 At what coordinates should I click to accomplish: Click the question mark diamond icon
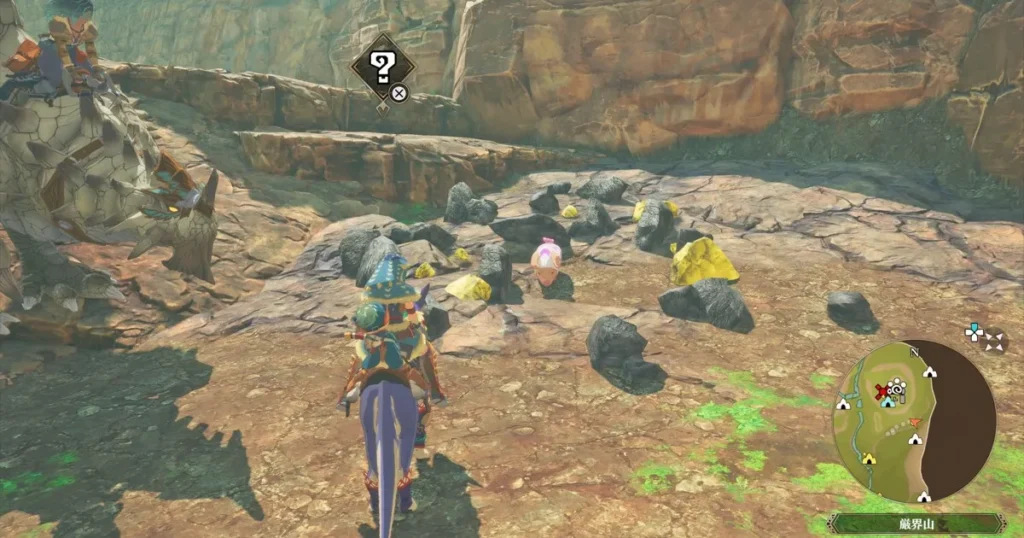coord(382,68)
